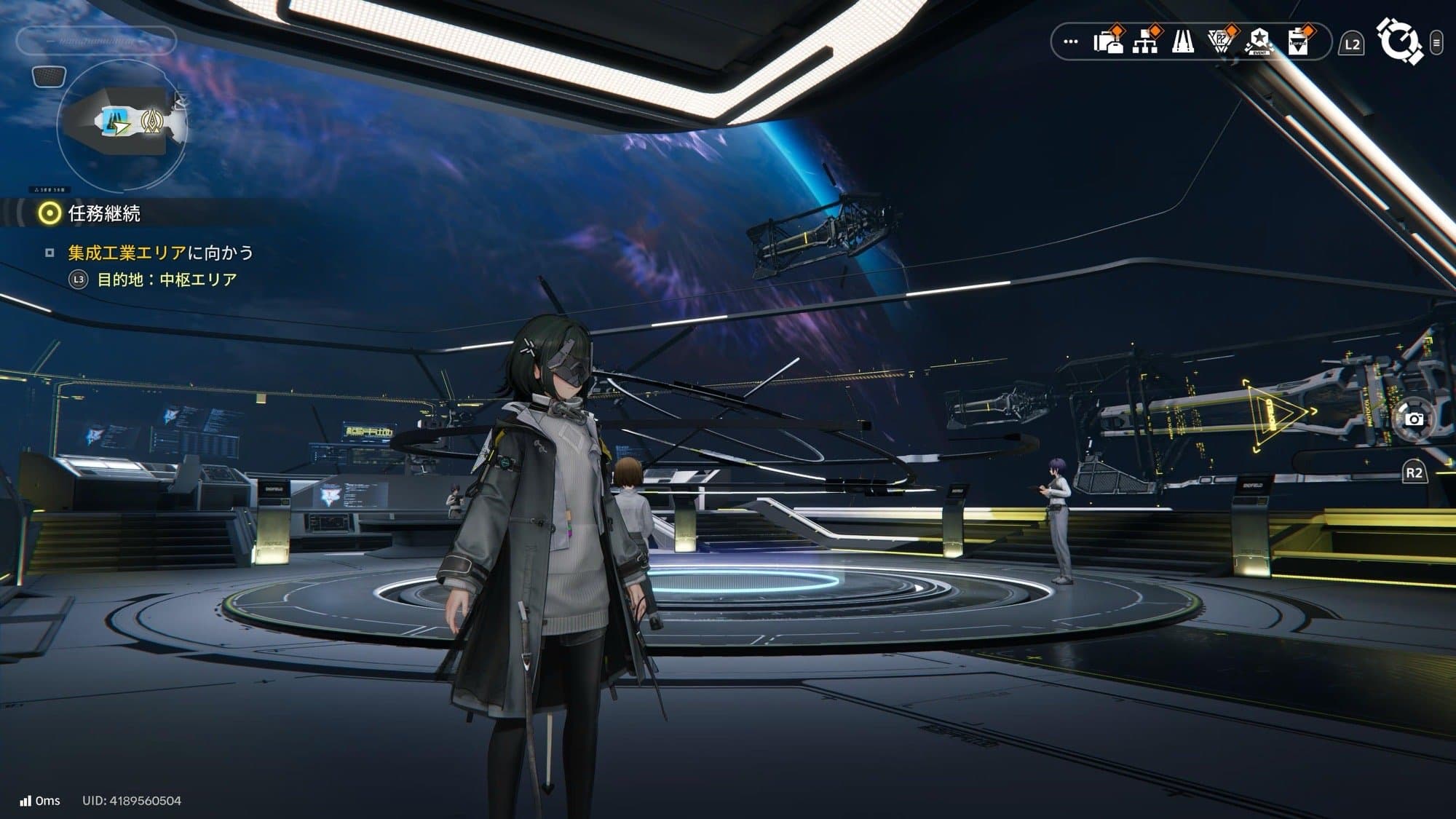Viewport: 1456px width, 819px height.
Task: Open the large circular gear-ring main menu icon
Action: (1398, 41)
